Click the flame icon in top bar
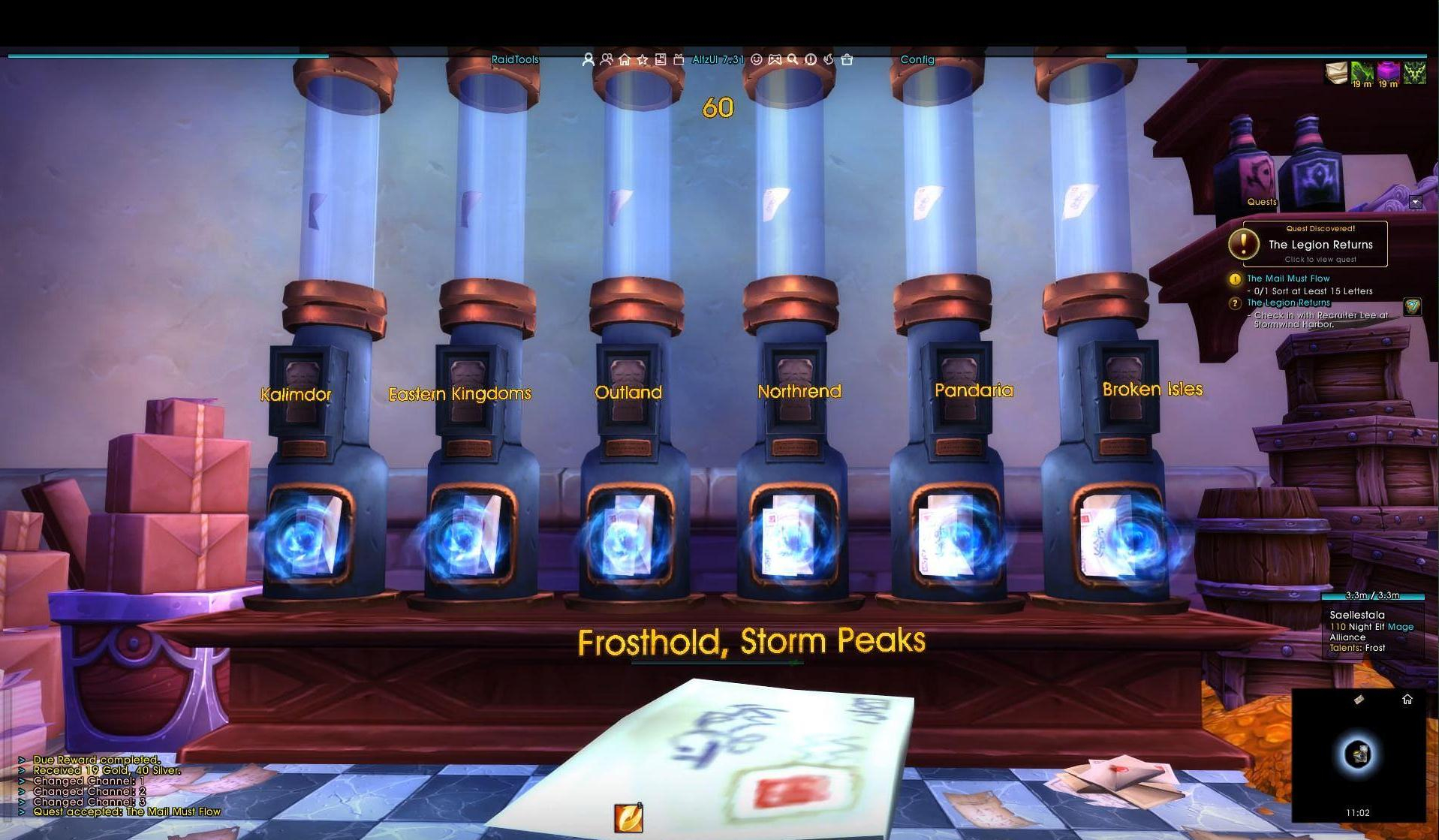 [x=829, y=59]
